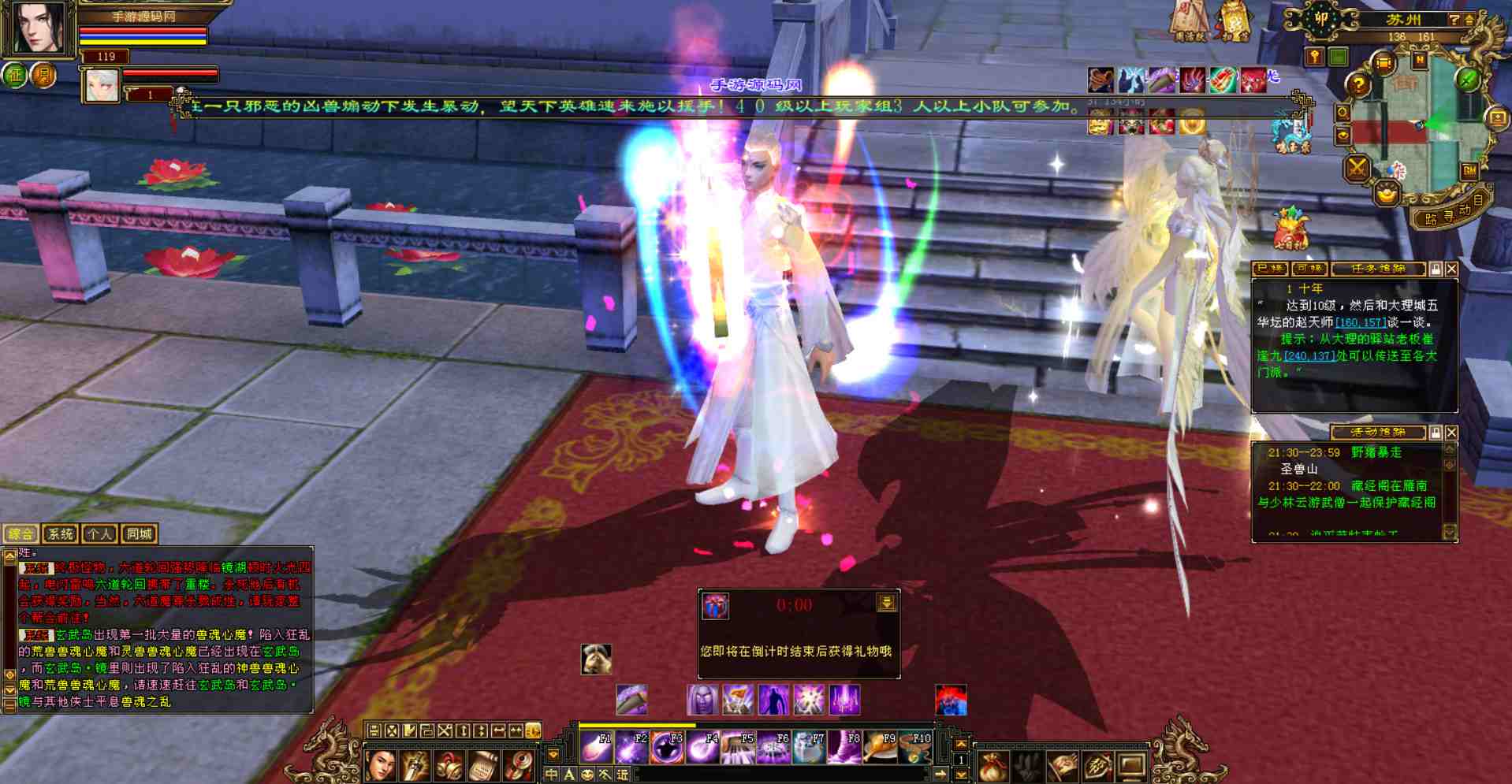Switch to the 系统 chat tab
1512x784 pixels.
60,533
